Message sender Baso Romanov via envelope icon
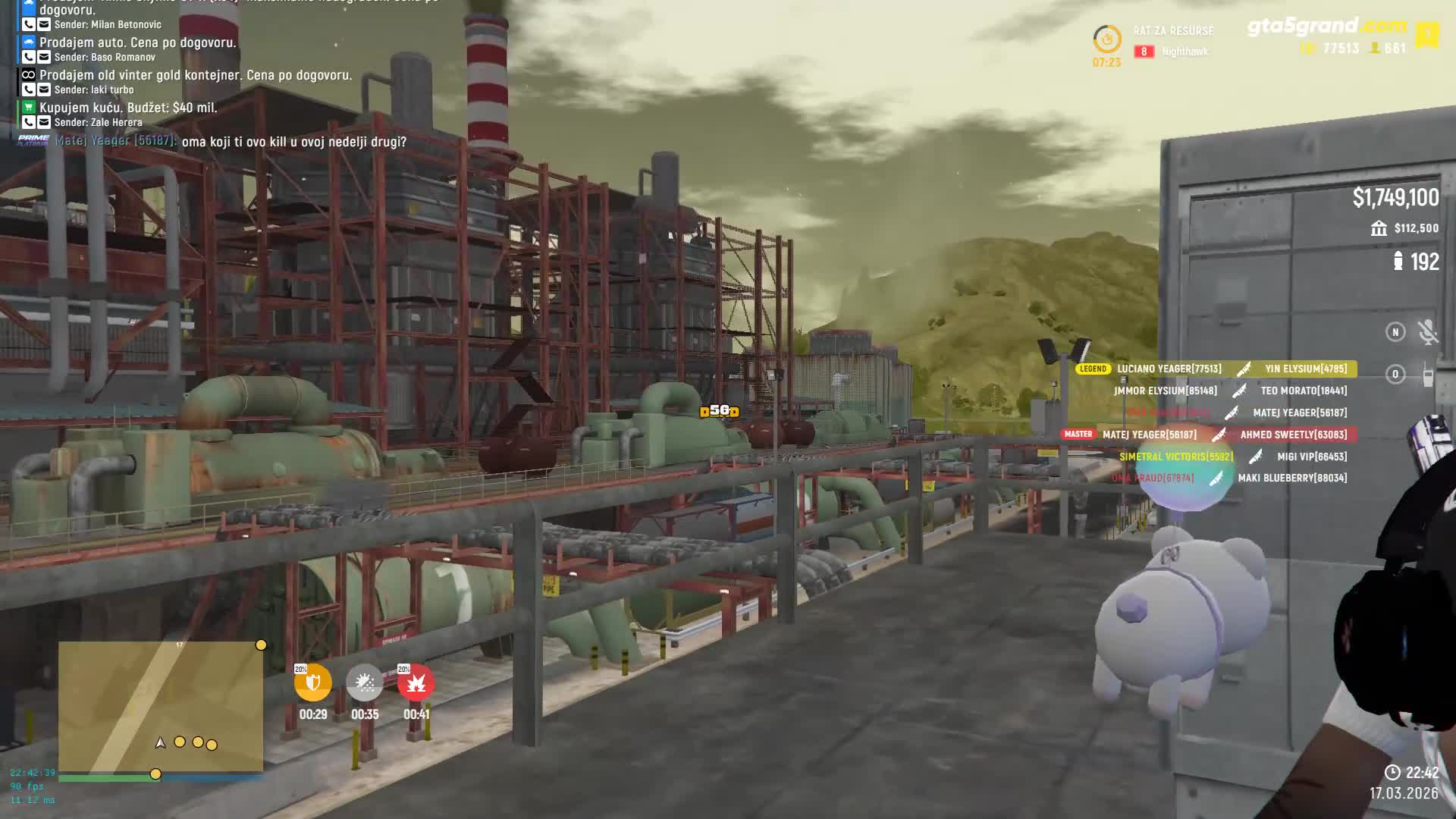This screenshot has width=1456, height=819. point(44,57)
